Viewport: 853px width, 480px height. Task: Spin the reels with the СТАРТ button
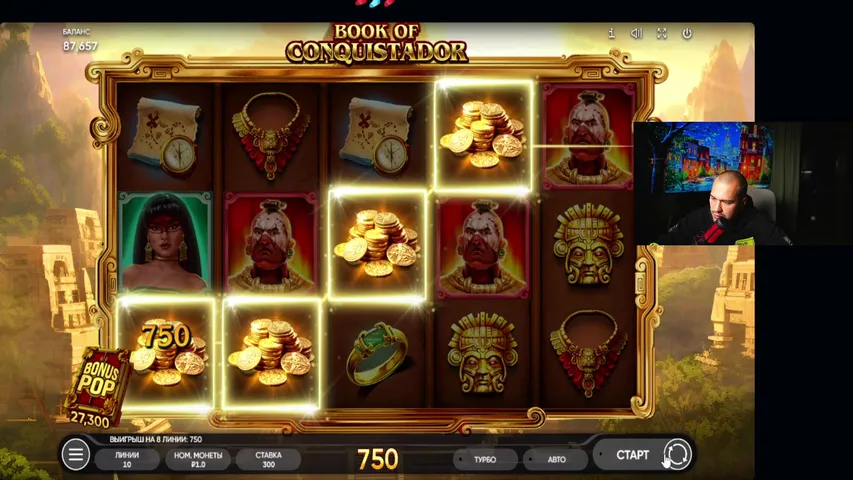(x=632, y=455)
